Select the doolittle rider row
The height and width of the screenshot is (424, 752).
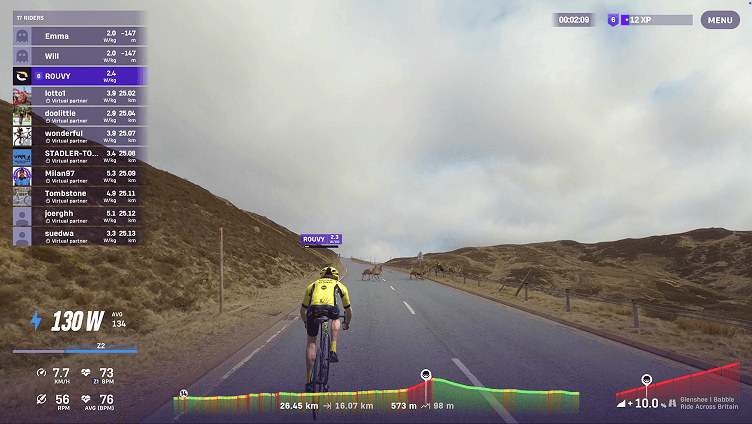point(78,116)
